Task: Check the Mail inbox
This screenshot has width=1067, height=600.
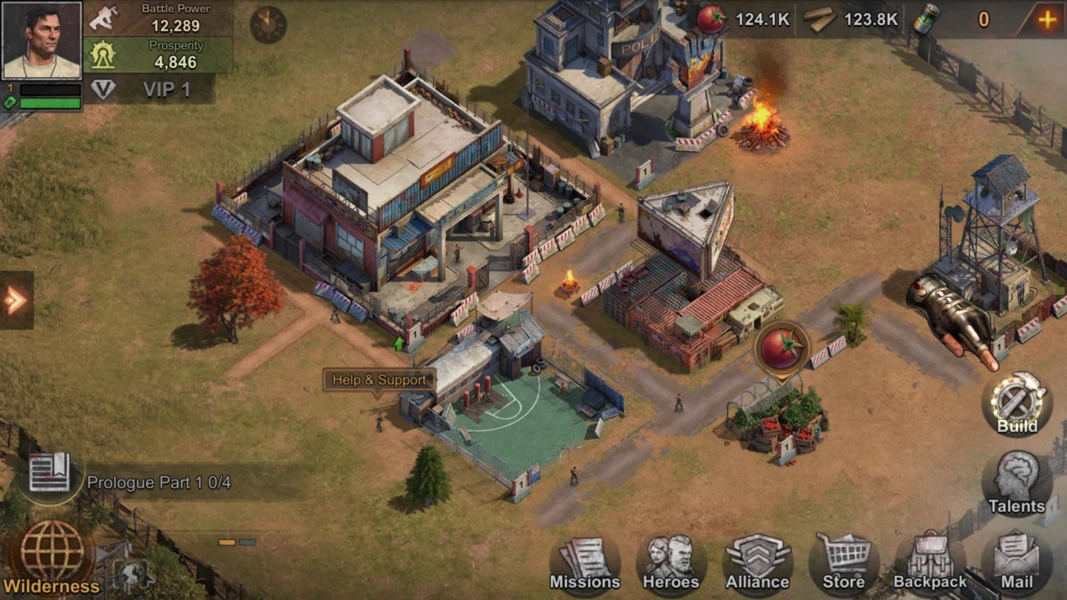Action: [x=1016, y=563]
